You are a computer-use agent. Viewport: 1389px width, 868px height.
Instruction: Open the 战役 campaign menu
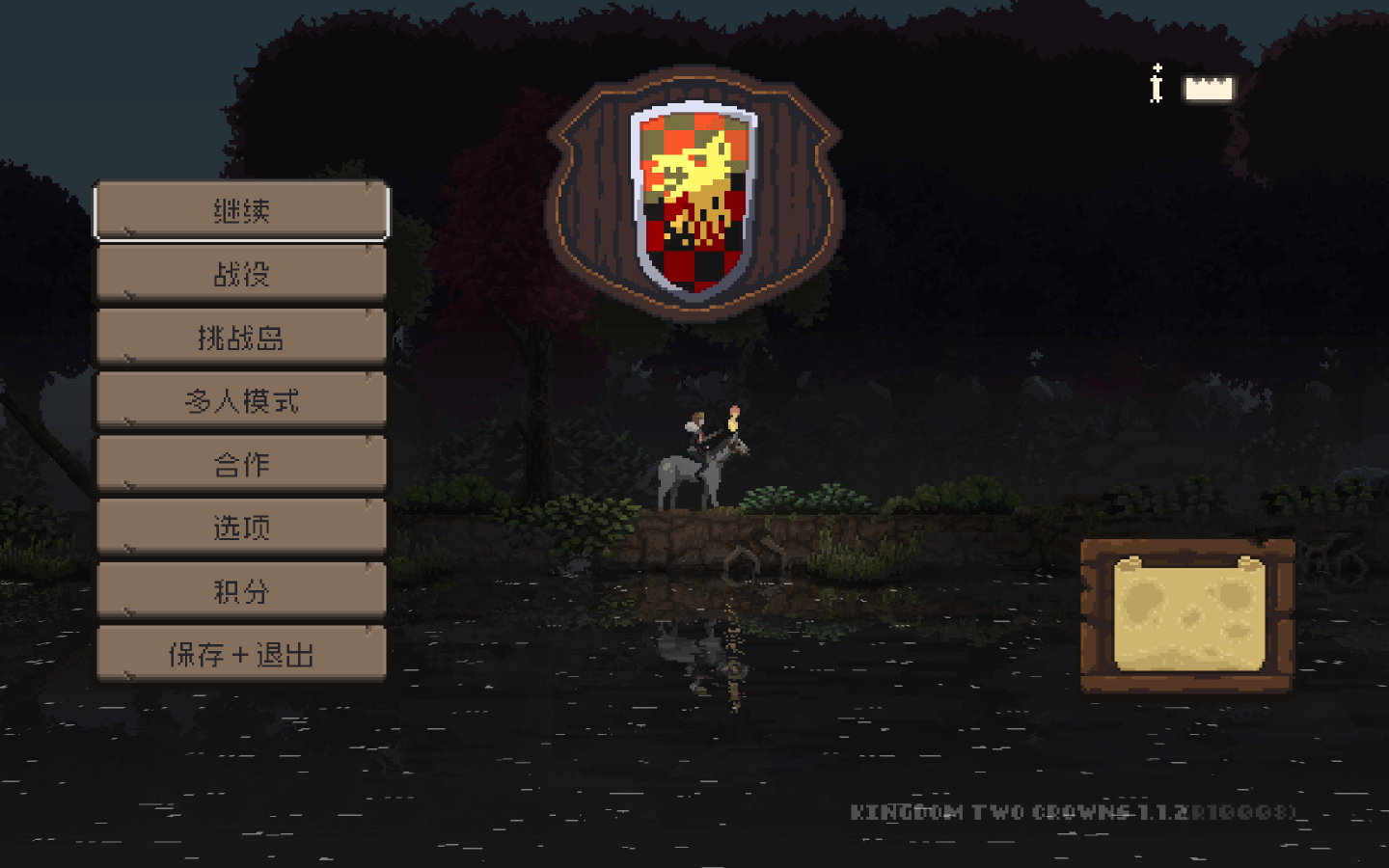pyautogui.click(x=241, y=274)
